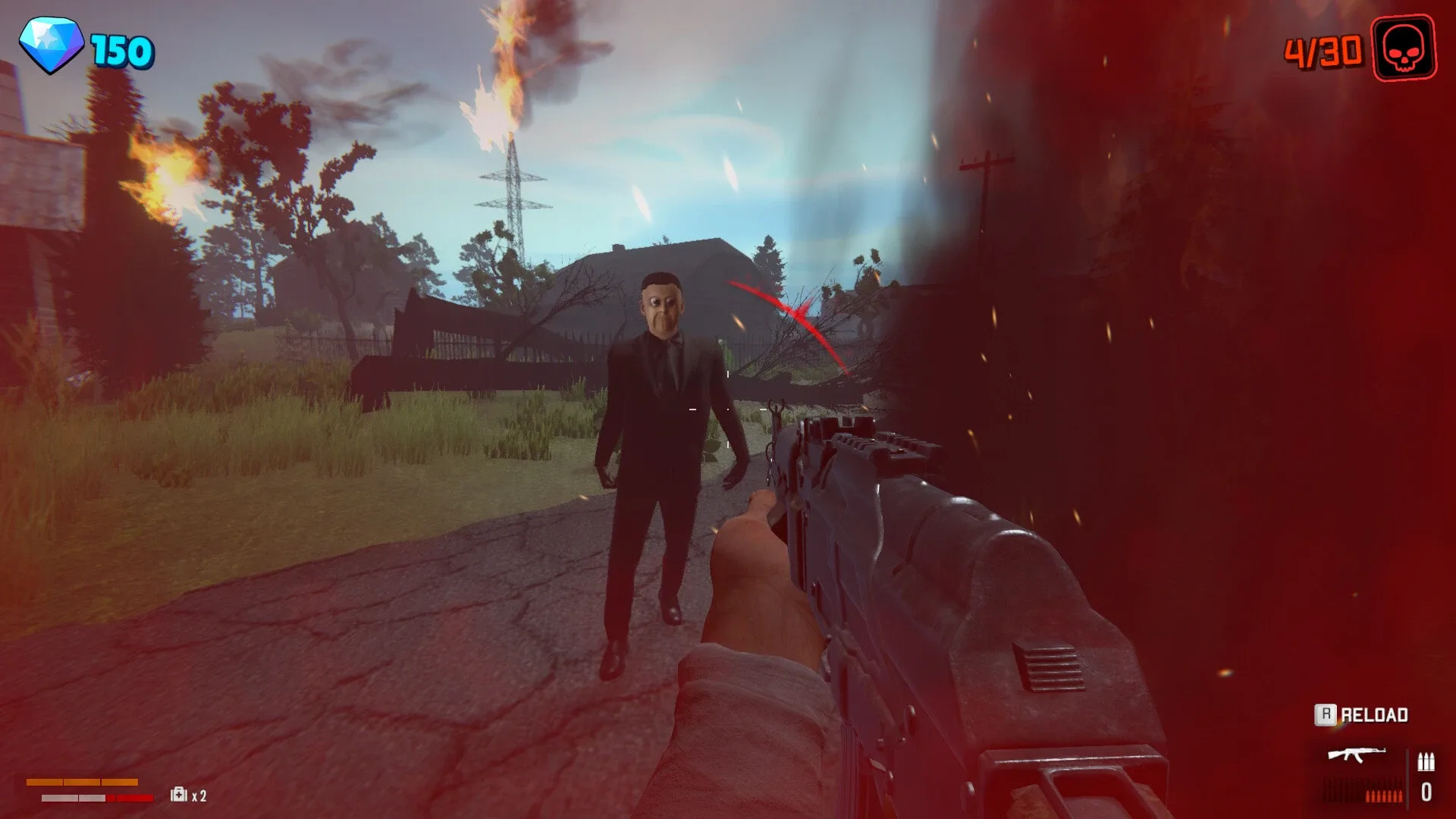Click the rifle bullets magazine icon
The image size is (1456, 819).
point(1426,760)
